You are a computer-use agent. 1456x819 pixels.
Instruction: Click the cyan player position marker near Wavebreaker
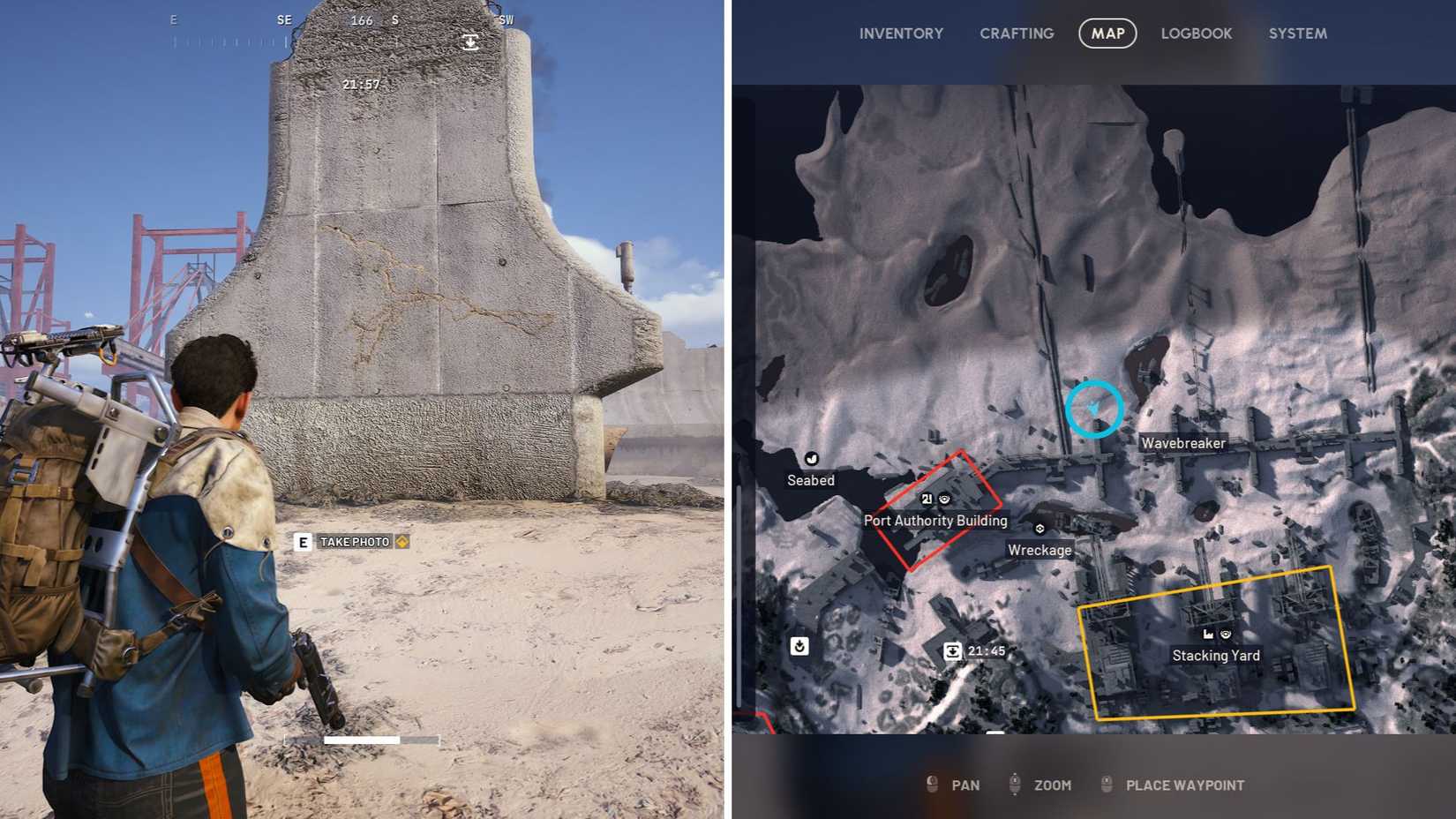[x=1095, y=409]
